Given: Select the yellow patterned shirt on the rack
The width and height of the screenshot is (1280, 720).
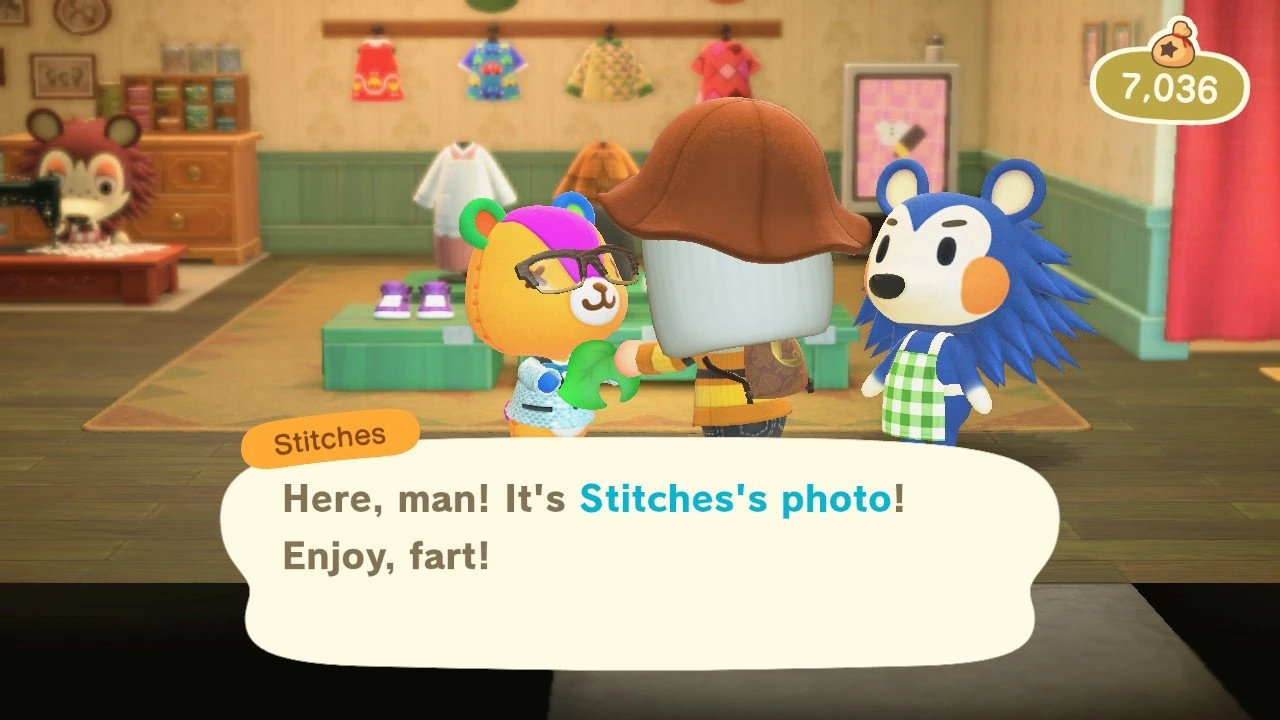Looking at the screenshot, I should [610, 70].
